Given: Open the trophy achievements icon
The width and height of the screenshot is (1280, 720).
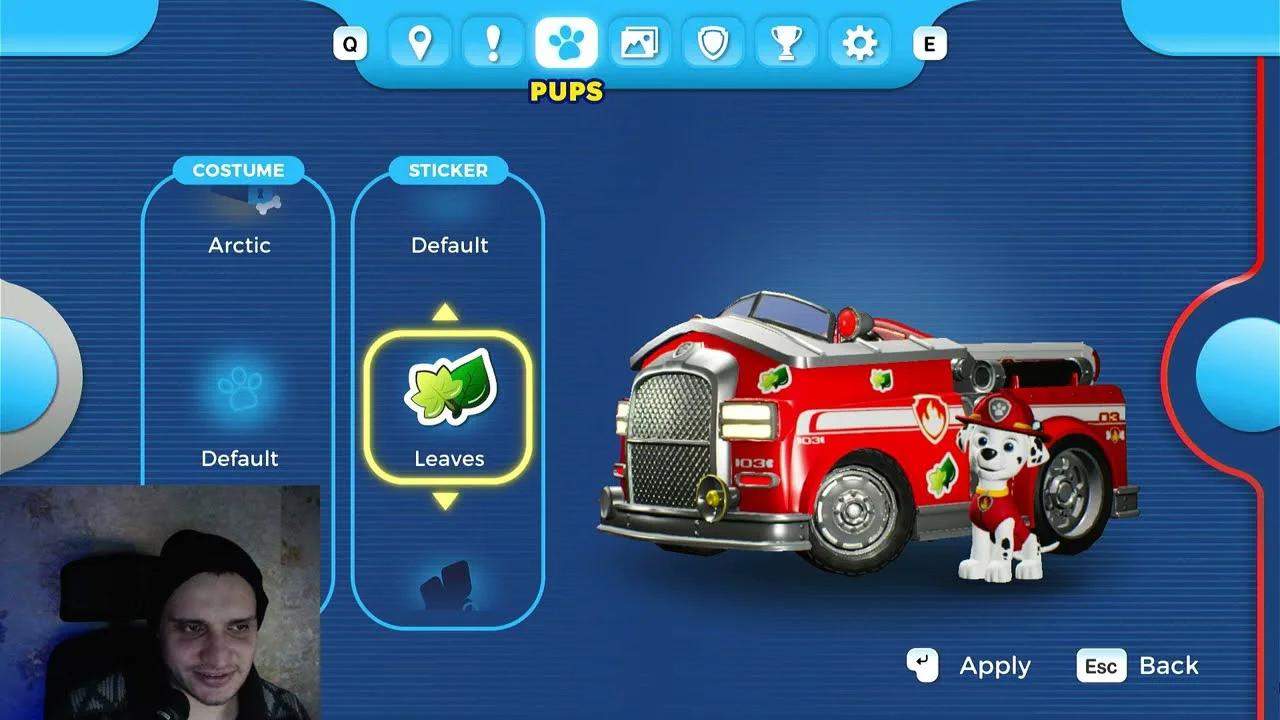Looking at the screenshot, I should click(x=786, y=43).
